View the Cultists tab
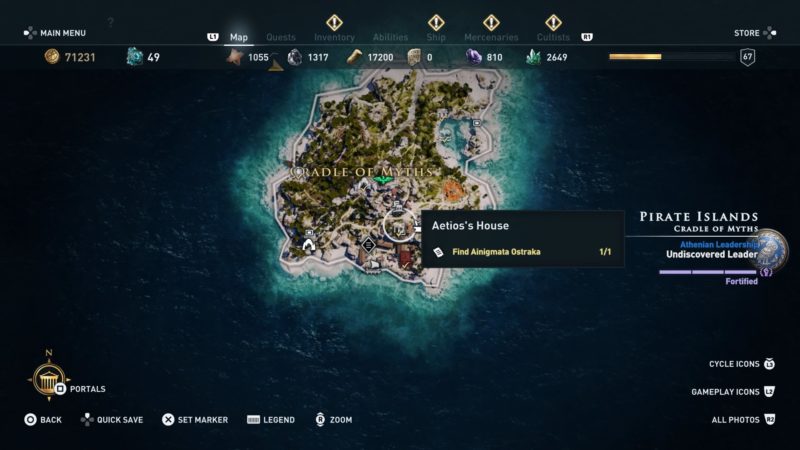 [553, 37]
